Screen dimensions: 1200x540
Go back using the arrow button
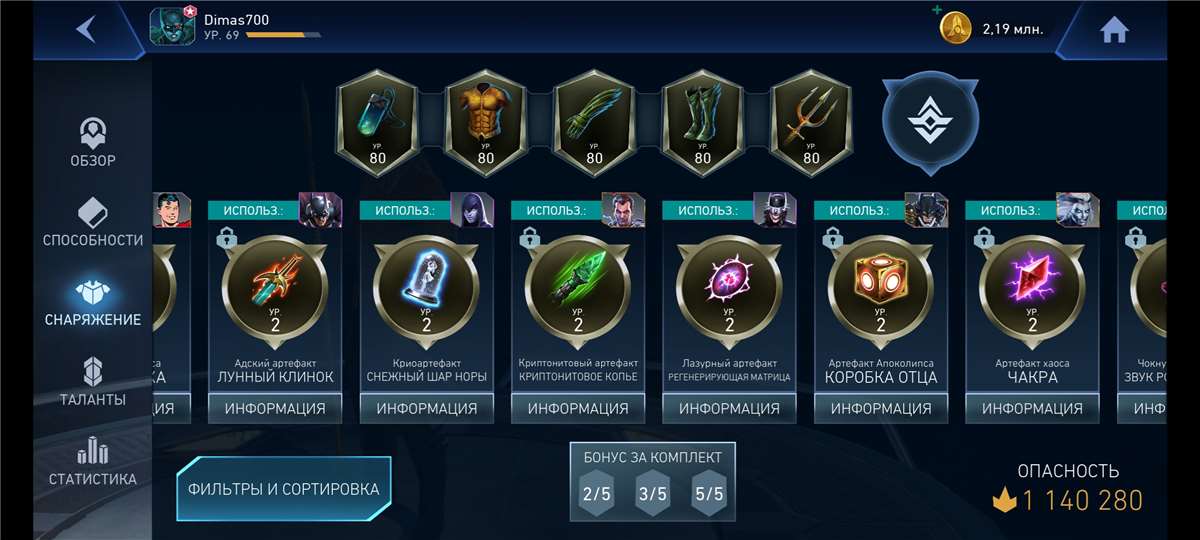click(86, 29)
